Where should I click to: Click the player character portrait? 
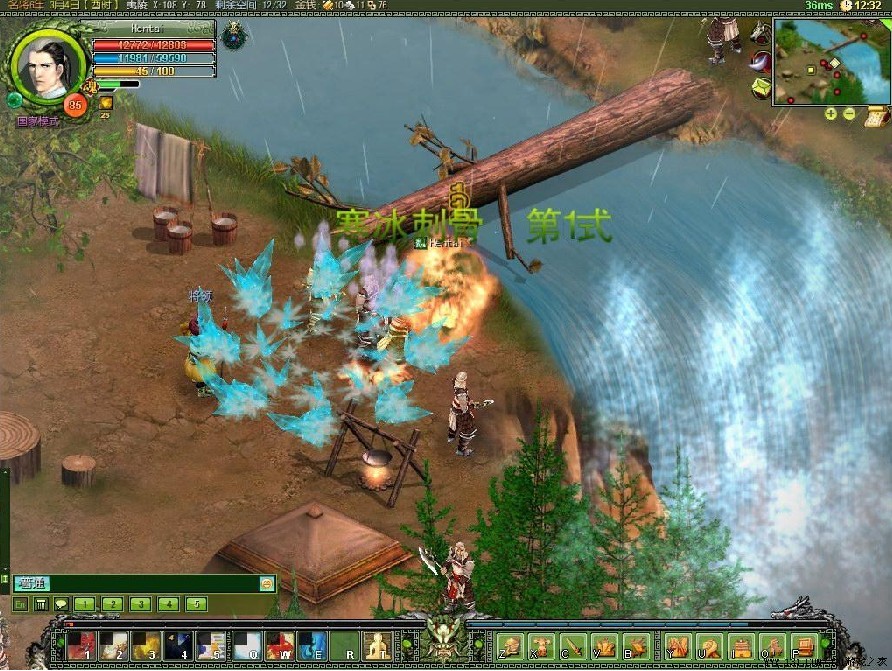(x=47, y=66)
